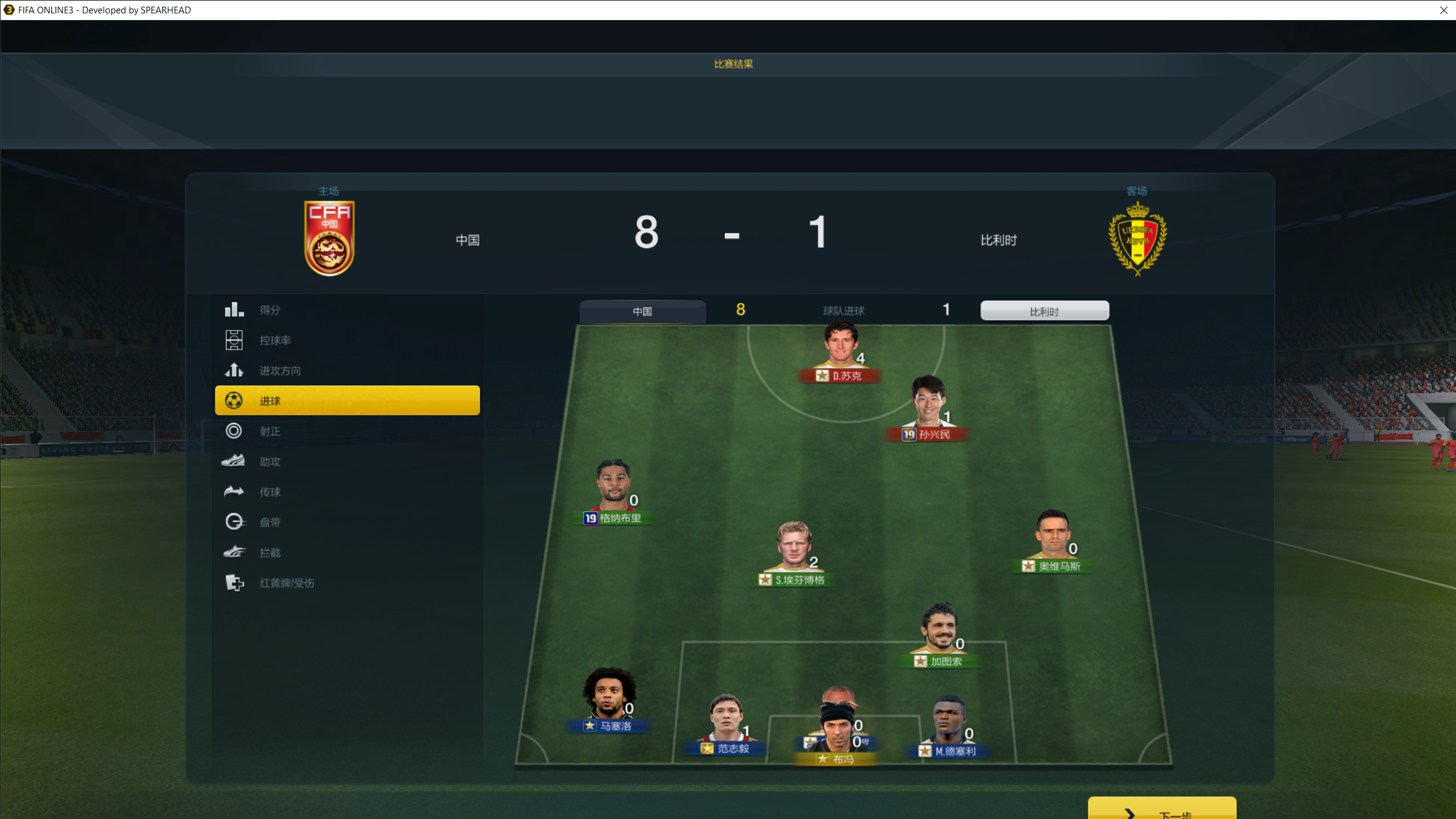View the 射正 shots on target stats
This screenshot has width=1456, height=819.
click(270, 431)
